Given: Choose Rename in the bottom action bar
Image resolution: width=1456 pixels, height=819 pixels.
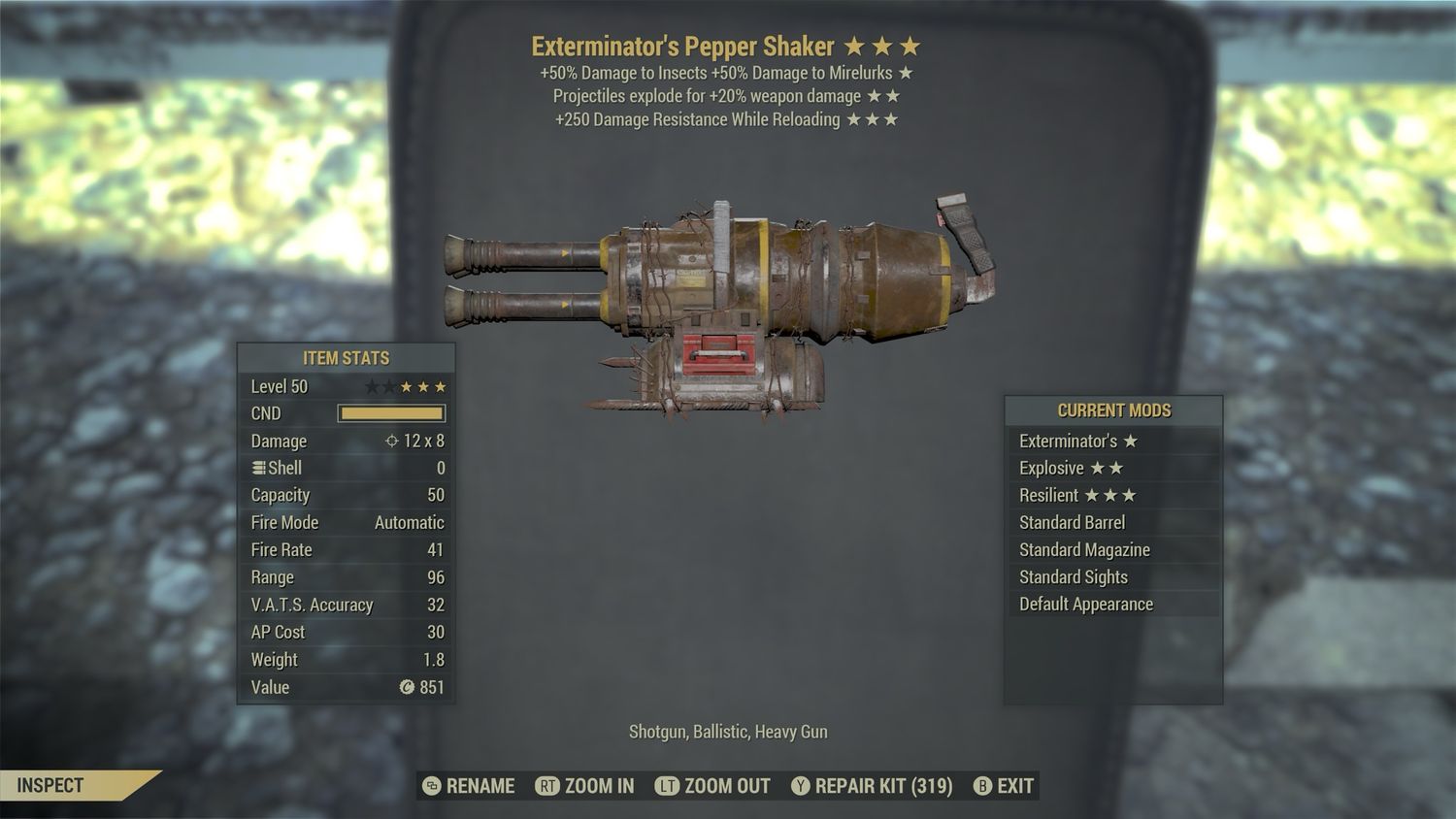Looking at the screenshot, I should click(470, 786).
